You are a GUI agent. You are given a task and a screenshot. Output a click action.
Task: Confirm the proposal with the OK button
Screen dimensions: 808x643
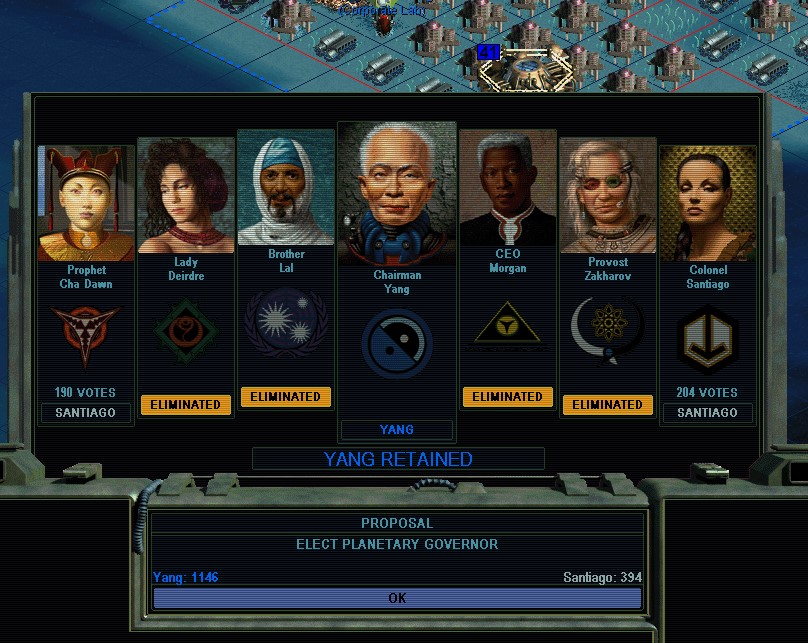coord(397,598)
